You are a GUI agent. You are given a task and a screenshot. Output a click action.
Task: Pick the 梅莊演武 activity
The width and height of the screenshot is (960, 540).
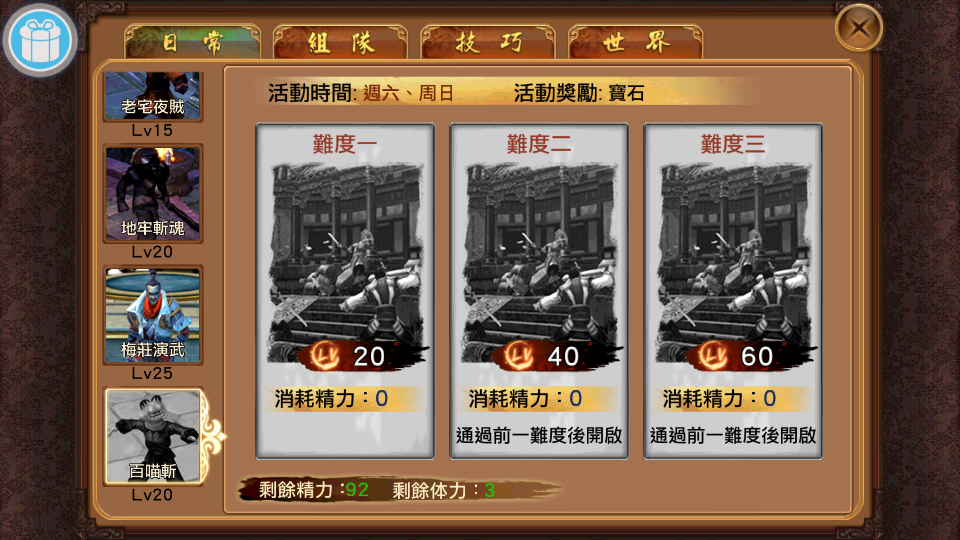[153, 315]
